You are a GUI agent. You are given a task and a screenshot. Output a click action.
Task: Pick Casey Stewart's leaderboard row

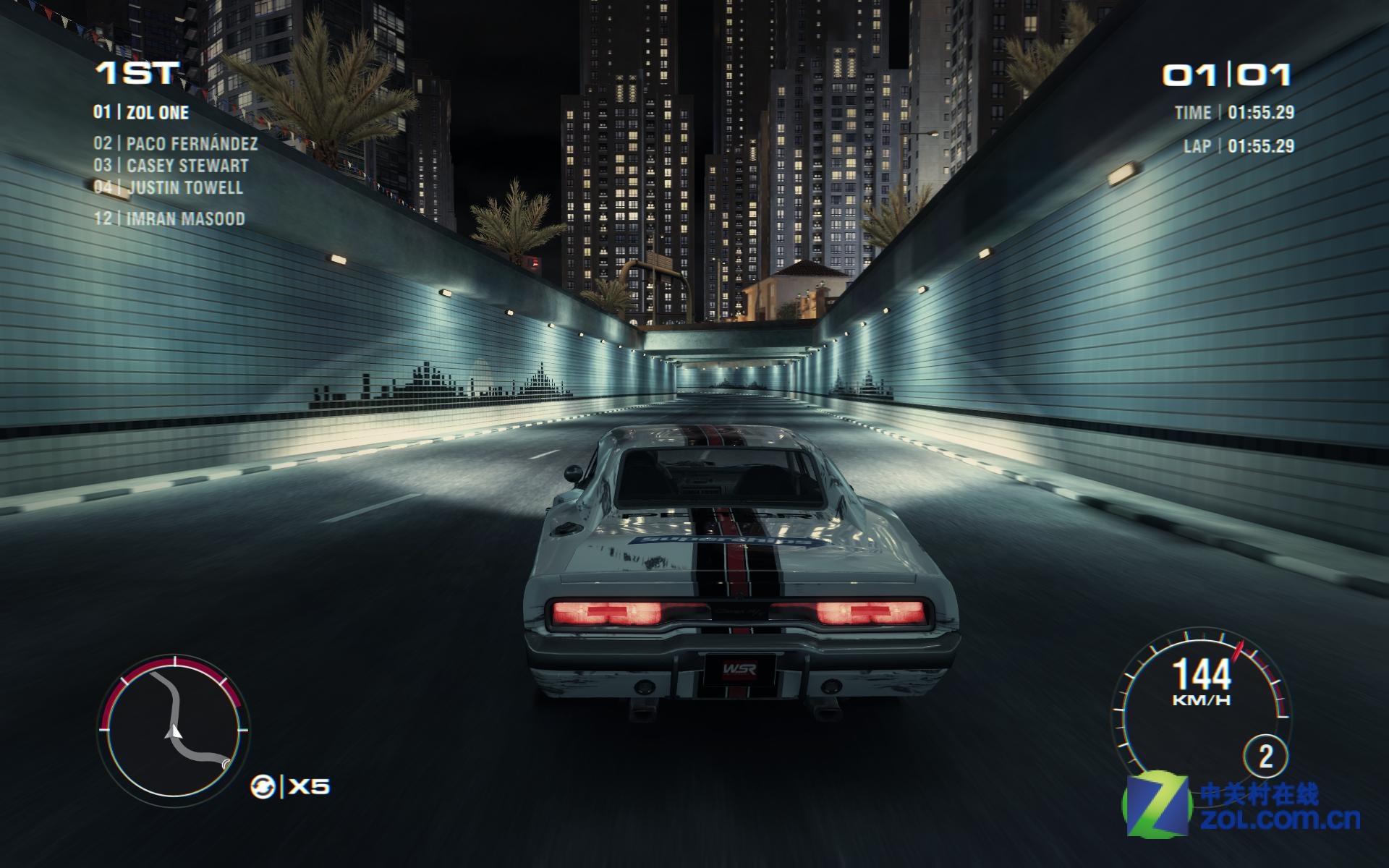coord(171,166)
